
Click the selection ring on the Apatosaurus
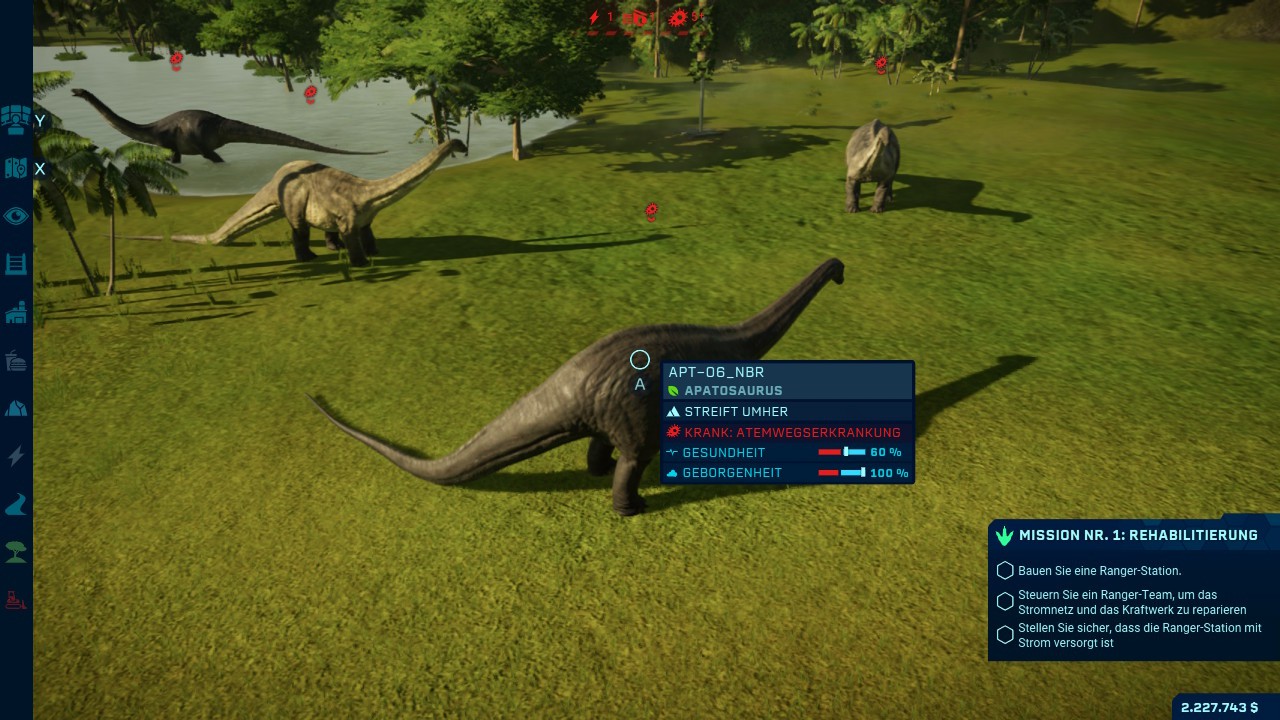click(x=640, y=360)
